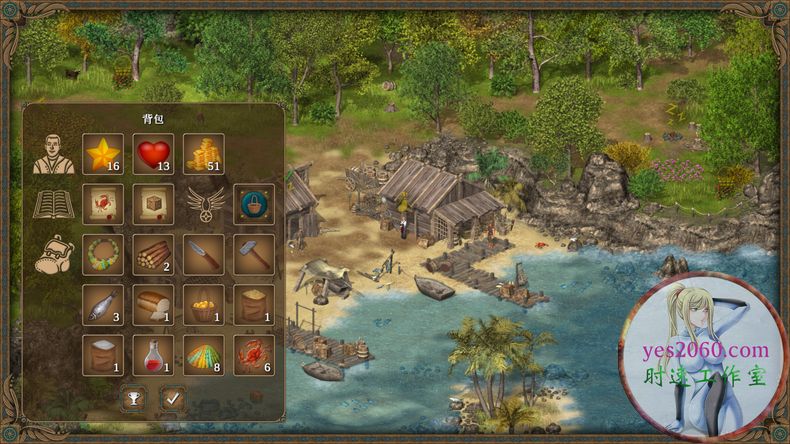Select the backpack inventory tab
Screen dimensions: 790x444
point(51,254)
